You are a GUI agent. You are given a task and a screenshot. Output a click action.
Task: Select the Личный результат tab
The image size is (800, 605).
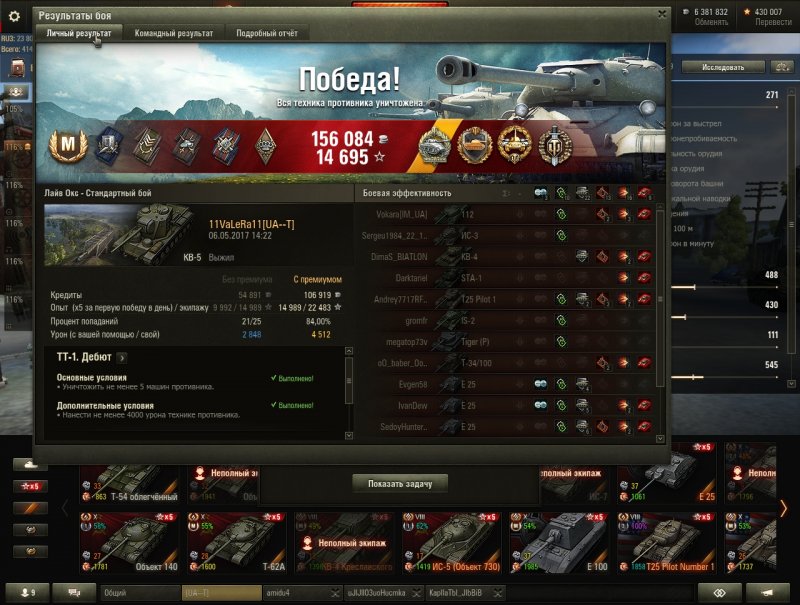[x=79, y=33]
